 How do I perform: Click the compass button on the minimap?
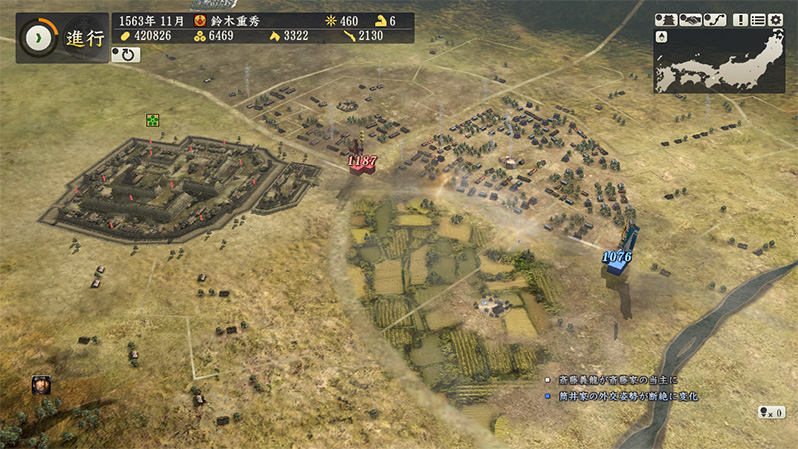pyautogui.click(x=661, y=37)
